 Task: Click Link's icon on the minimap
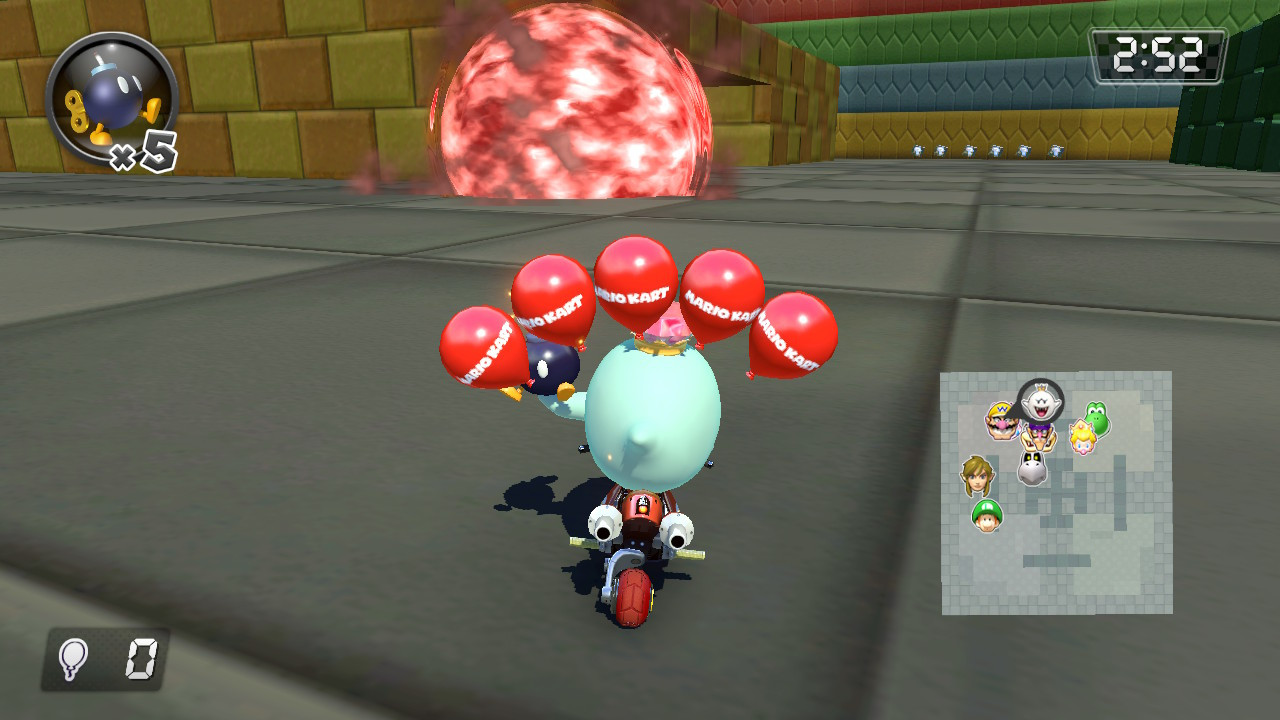coord(976,473)
